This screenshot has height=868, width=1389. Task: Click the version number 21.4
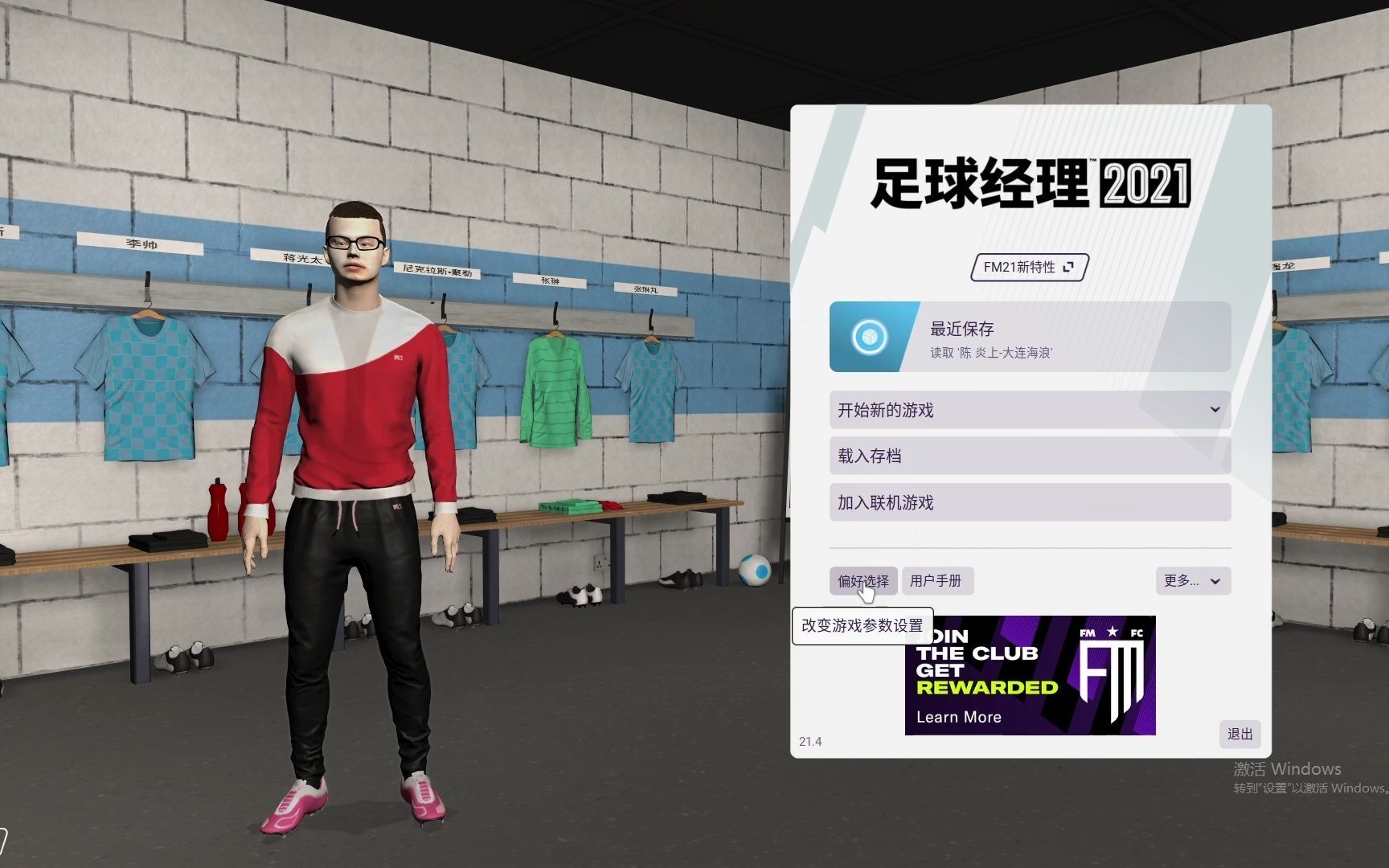(x=812, y=743)
